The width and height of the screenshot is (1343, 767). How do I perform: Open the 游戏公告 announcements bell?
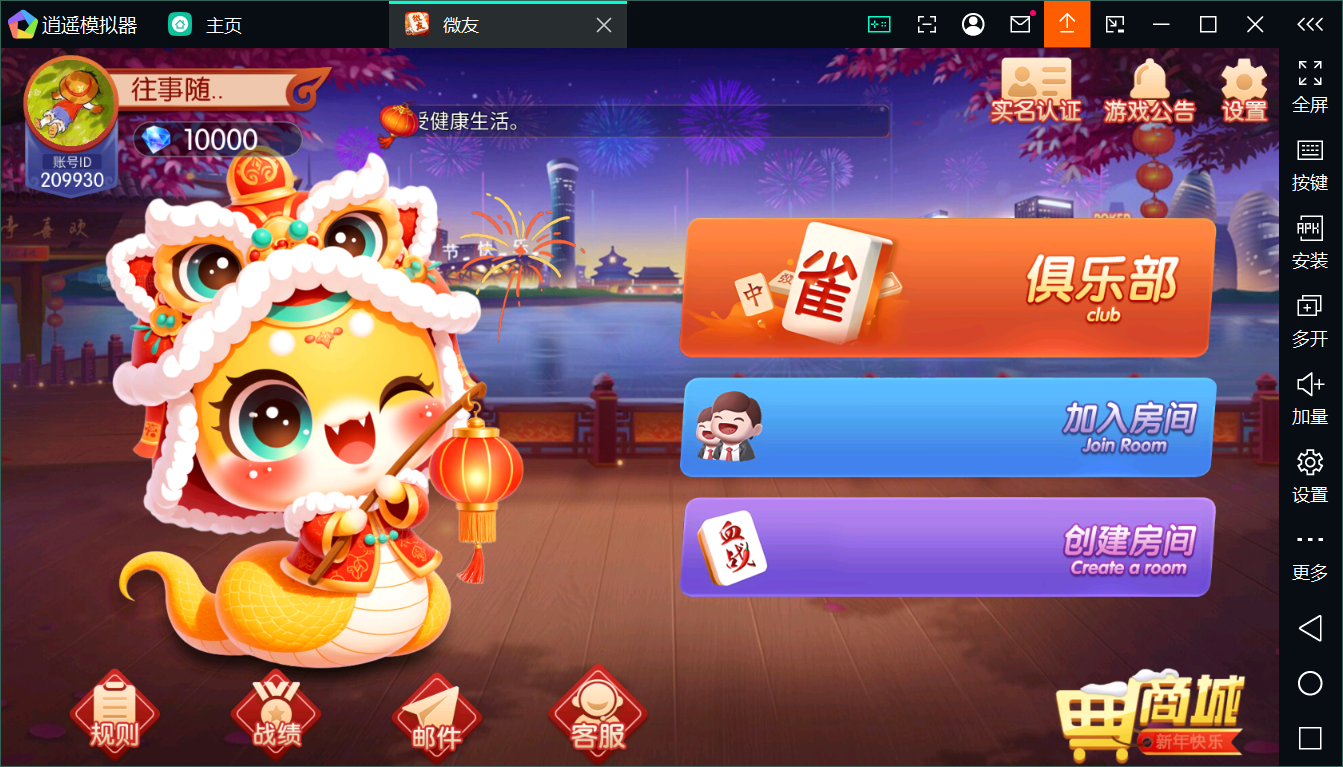click(x=1149, y=90)
